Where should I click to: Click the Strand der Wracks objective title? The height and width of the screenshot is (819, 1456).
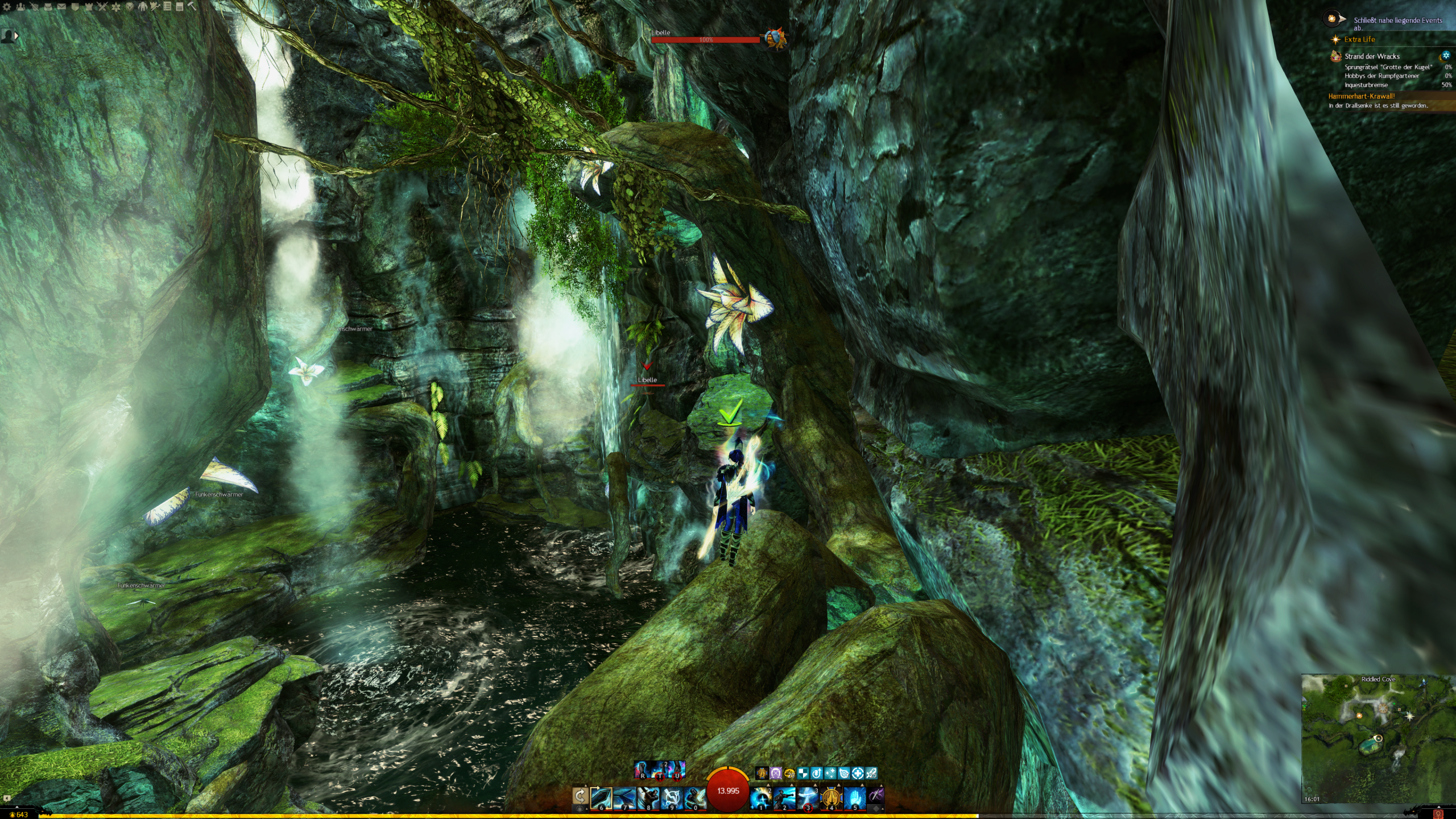pos(1372,56)
